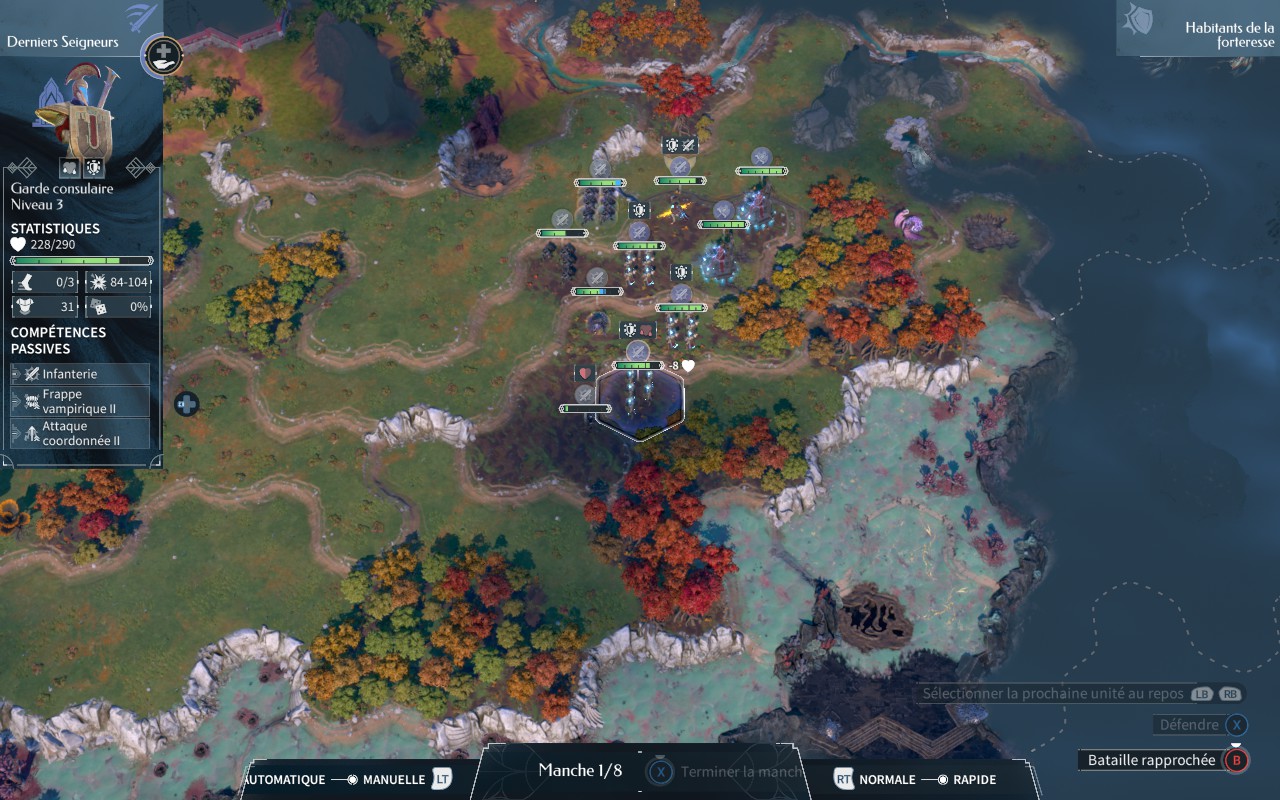Toggle battle speed between Normale and Rapide

(x=930, y=780)
